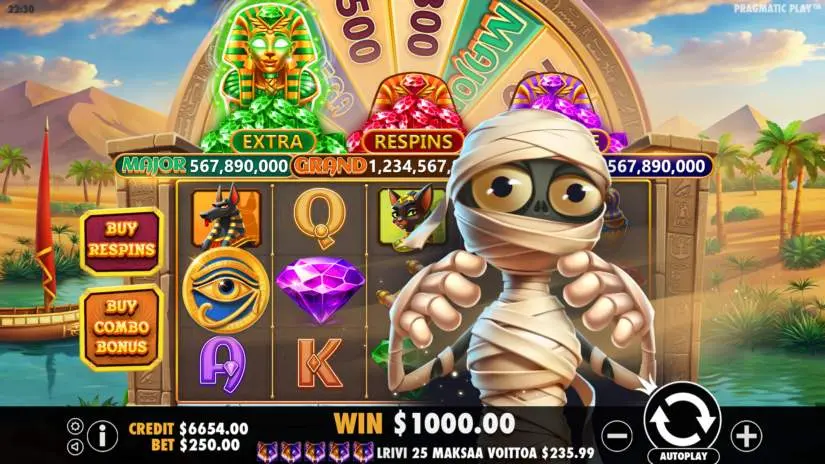825x464 pixels.
Task: Start Autoplay mode
Action: (x=682, y=453)
